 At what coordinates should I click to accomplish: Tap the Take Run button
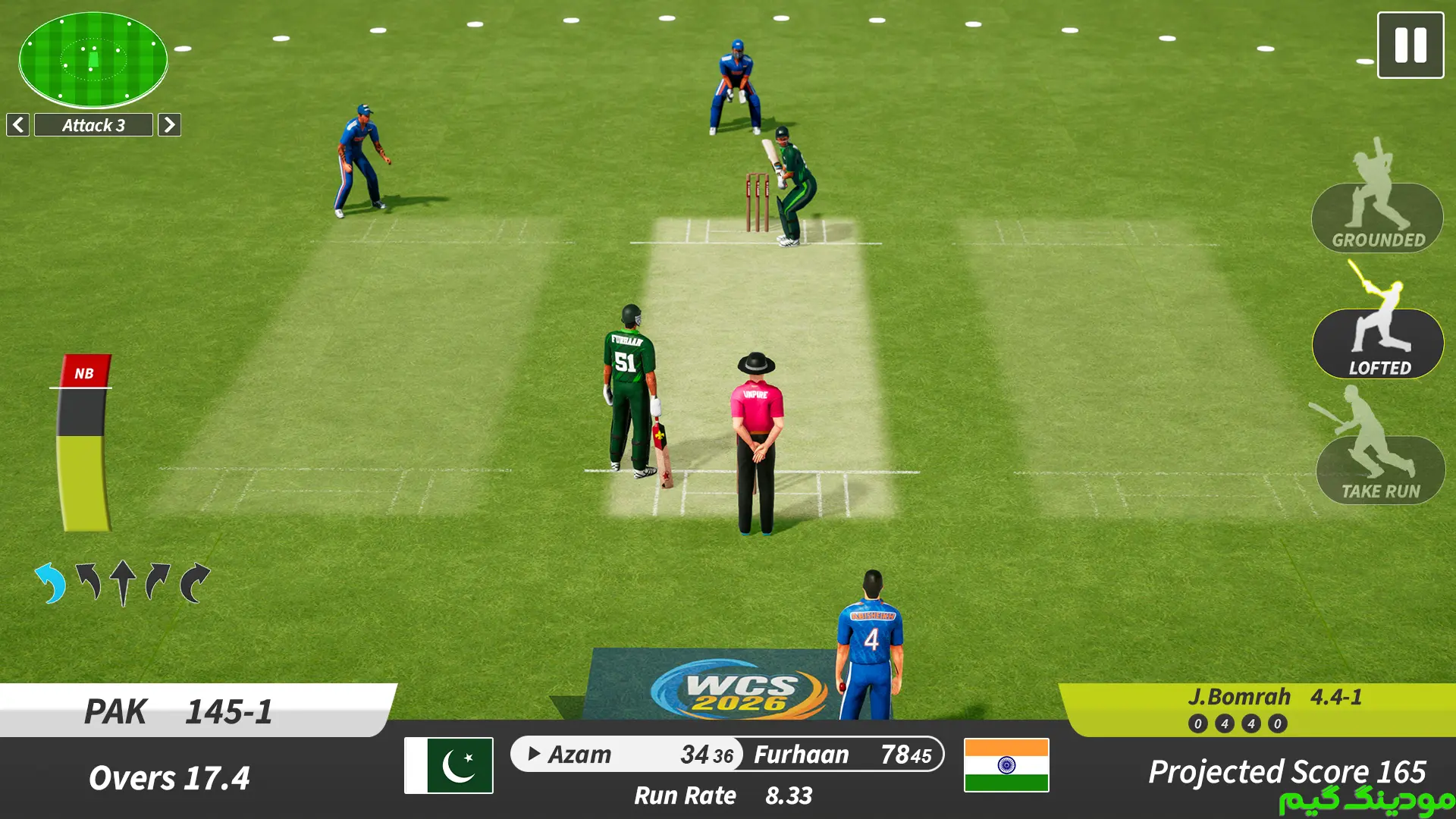point(1380,470)
